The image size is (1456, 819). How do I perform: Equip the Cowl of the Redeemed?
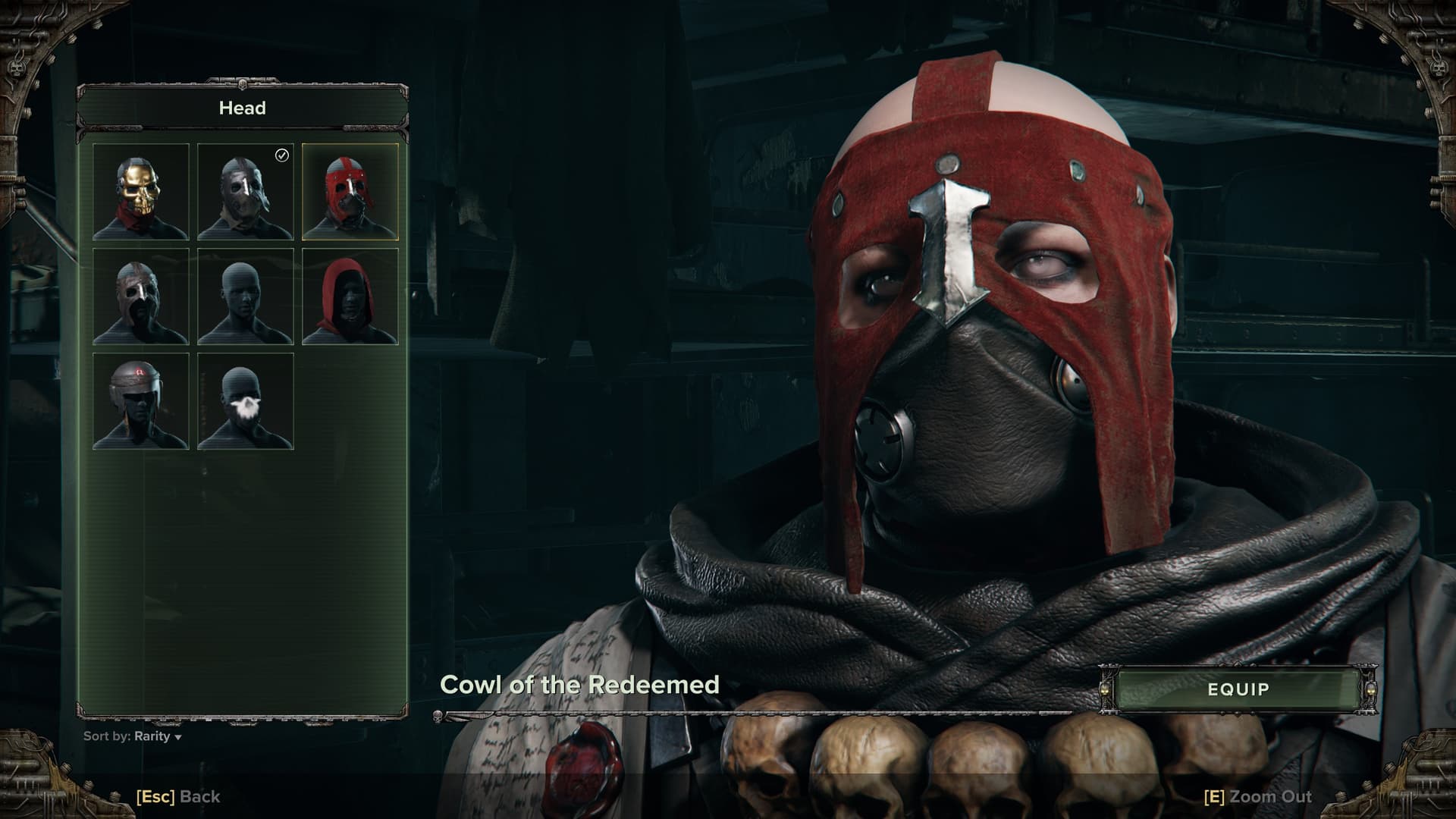1238,689
